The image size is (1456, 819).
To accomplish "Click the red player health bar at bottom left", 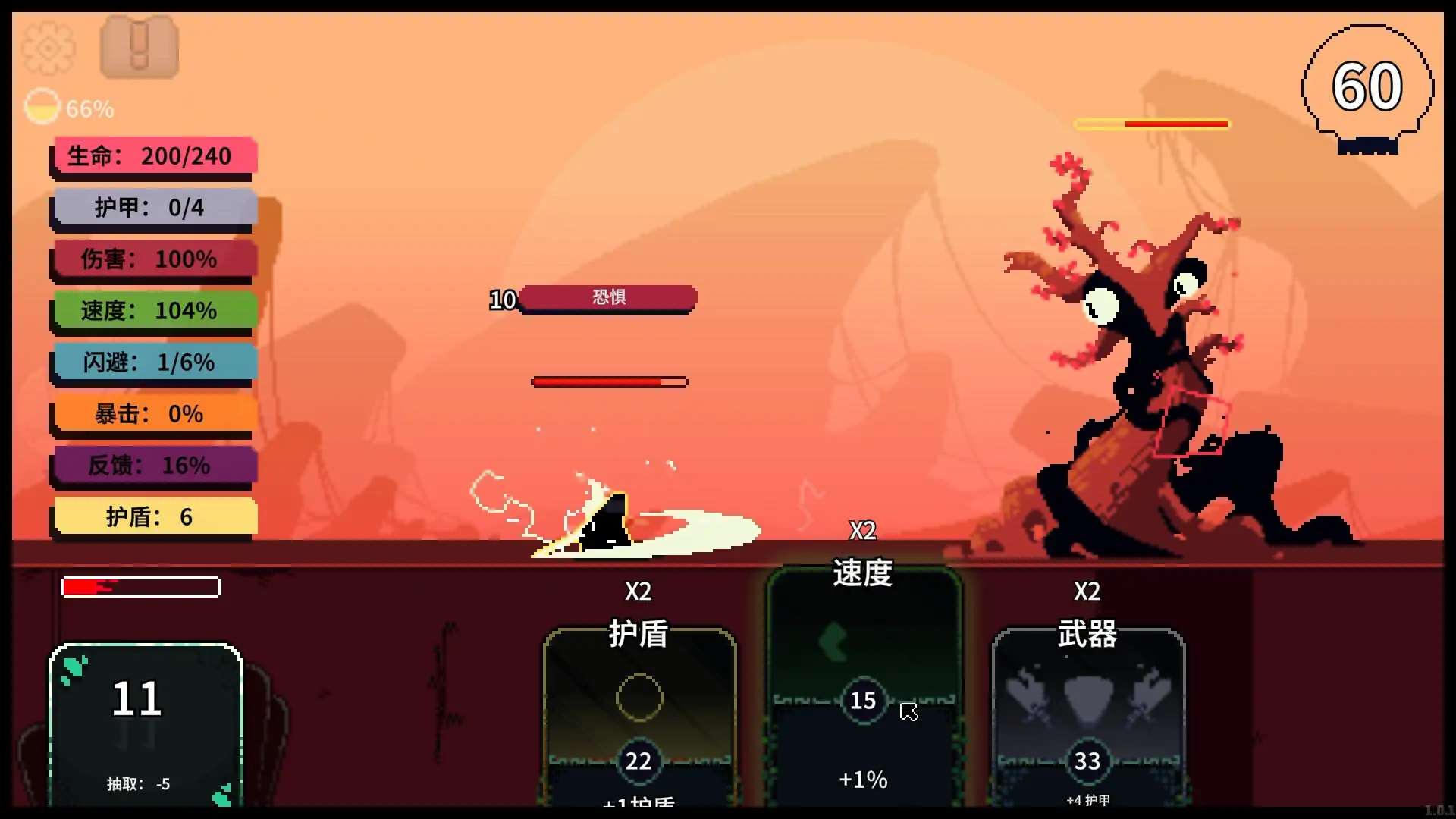I will [x=140, y=586].
